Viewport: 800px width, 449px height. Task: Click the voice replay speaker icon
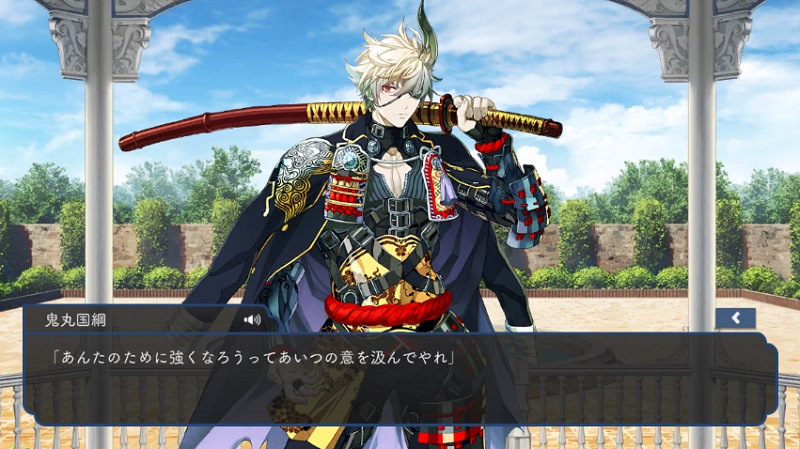point(251,320)
